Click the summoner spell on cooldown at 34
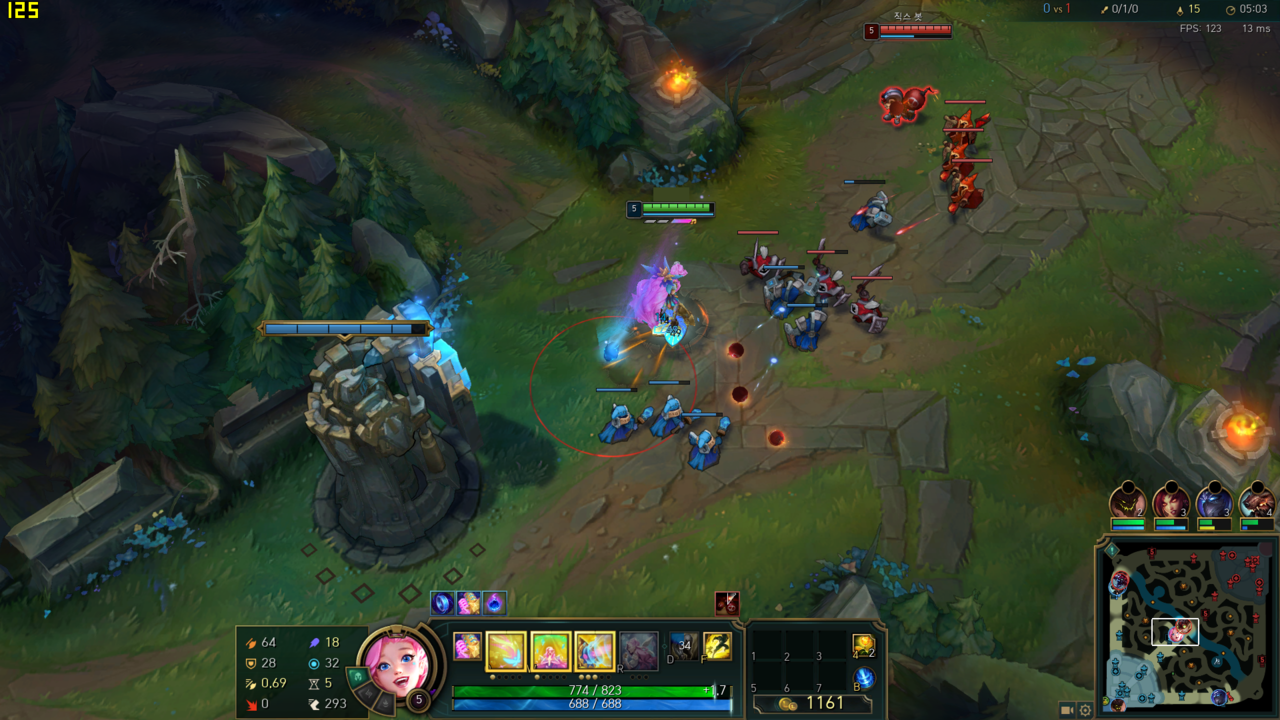 click(684, 646)
